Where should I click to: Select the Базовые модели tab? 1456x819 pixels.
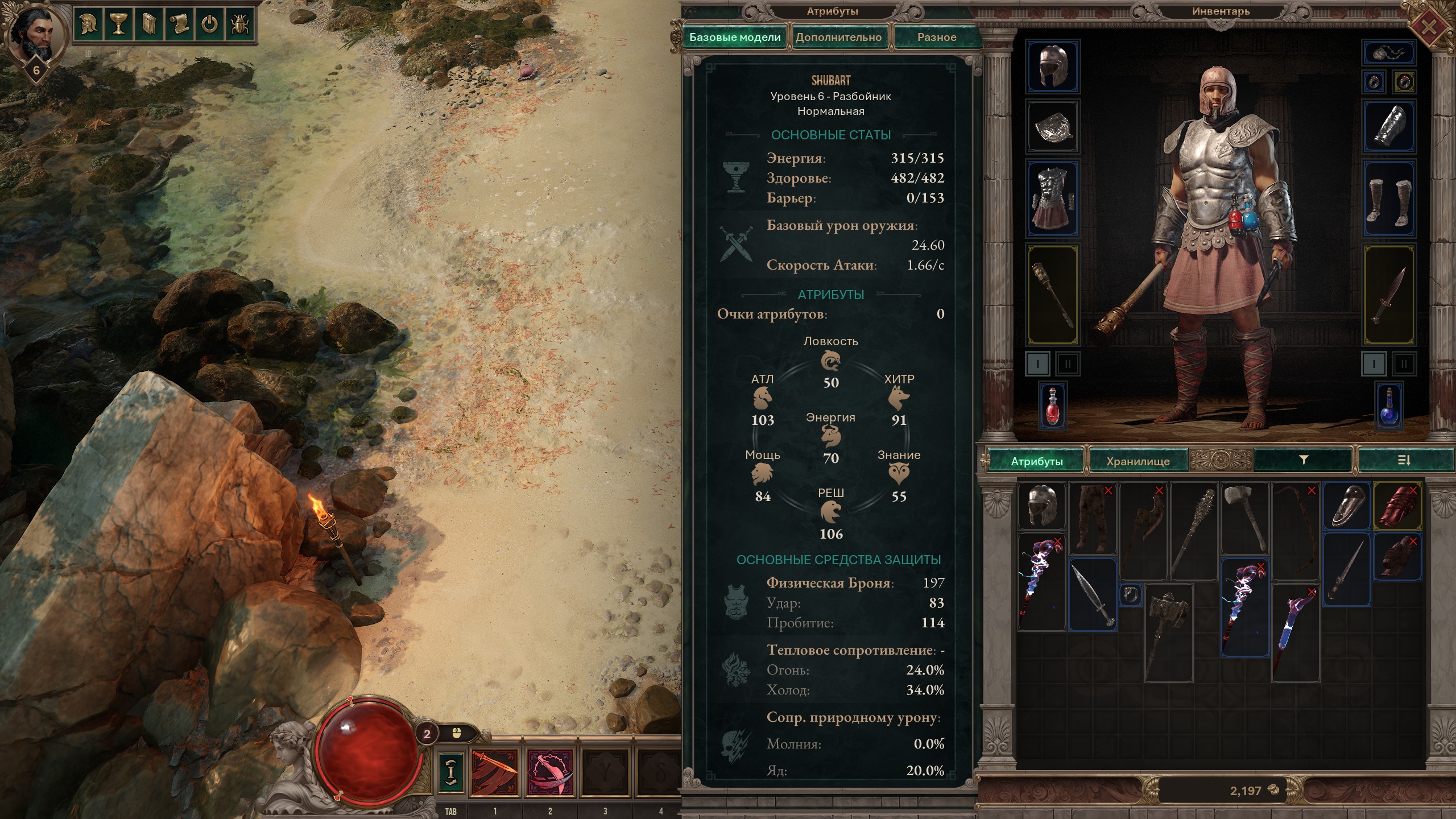[734, 38]
